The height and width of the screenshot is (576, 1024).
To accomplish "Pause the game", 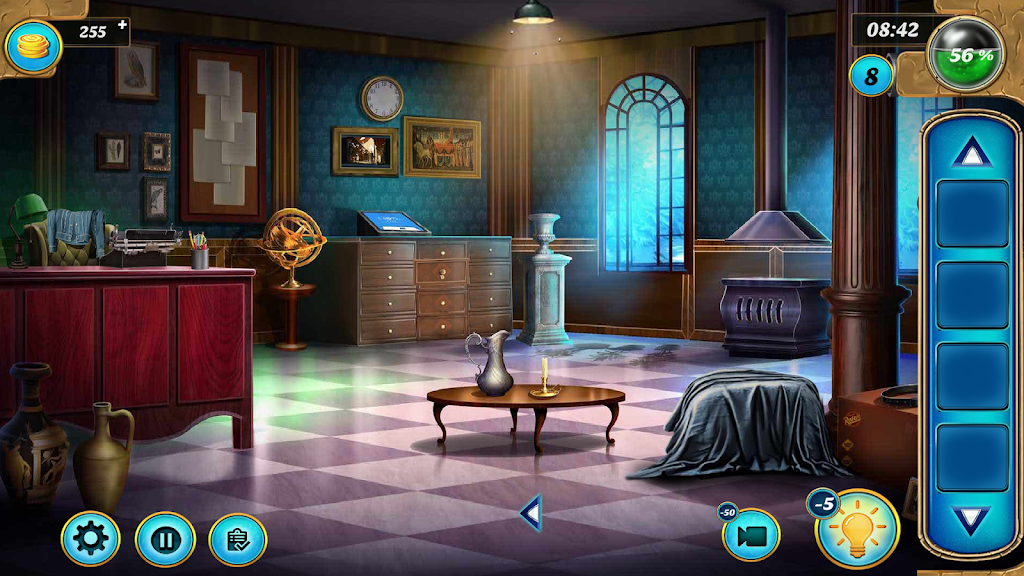I will click(164, 540).
